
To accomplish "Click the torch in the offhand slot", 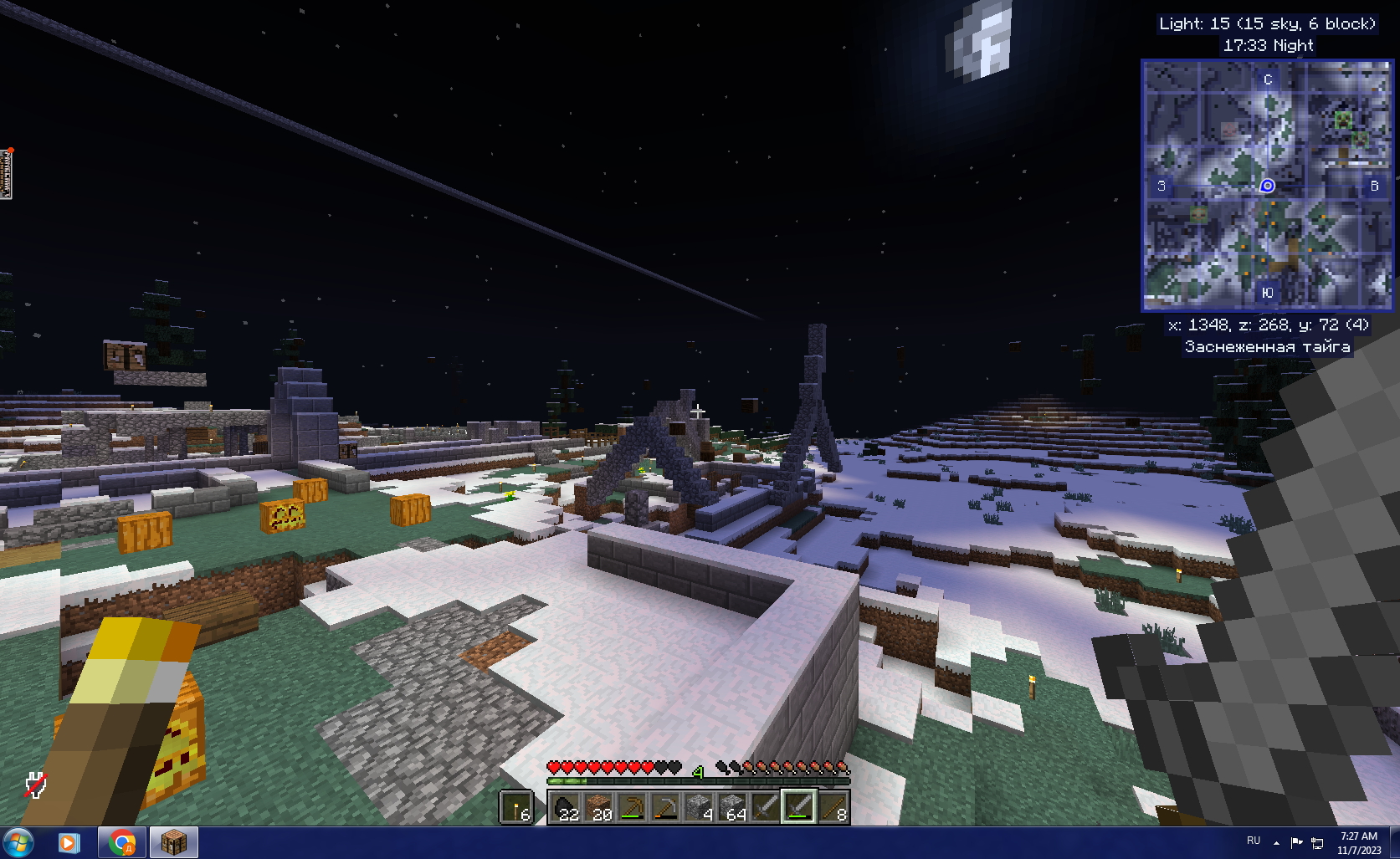I will click(516, 808).
